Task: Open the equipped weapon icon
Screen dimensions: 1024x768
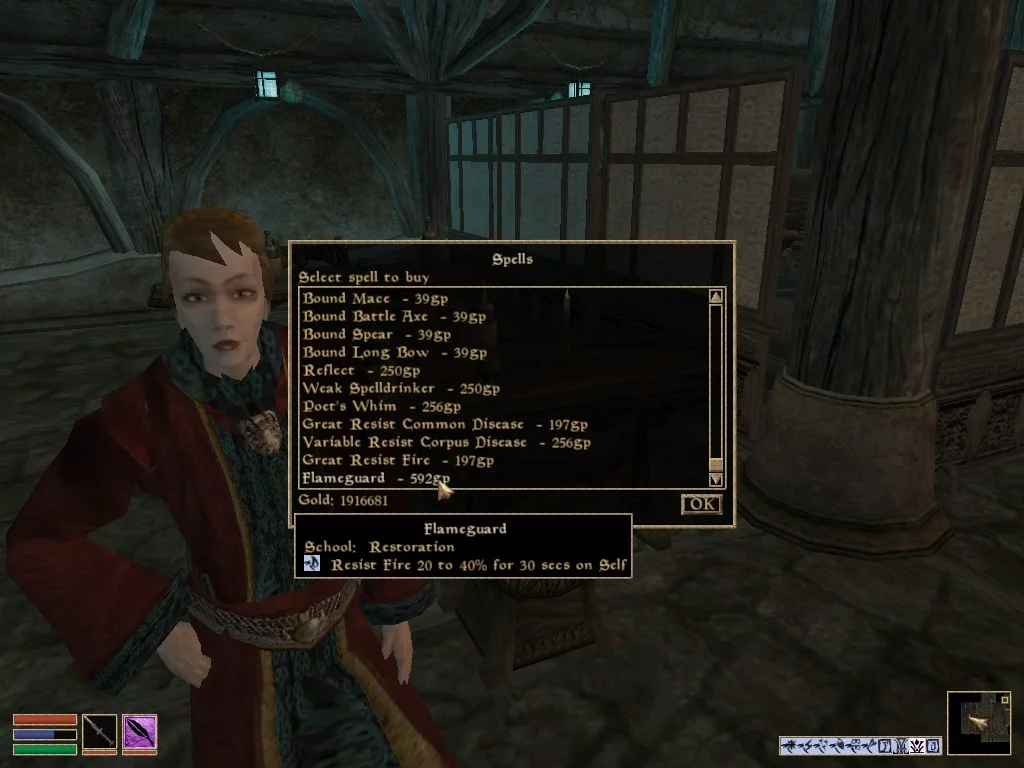Action: click(x=99, y=733)
